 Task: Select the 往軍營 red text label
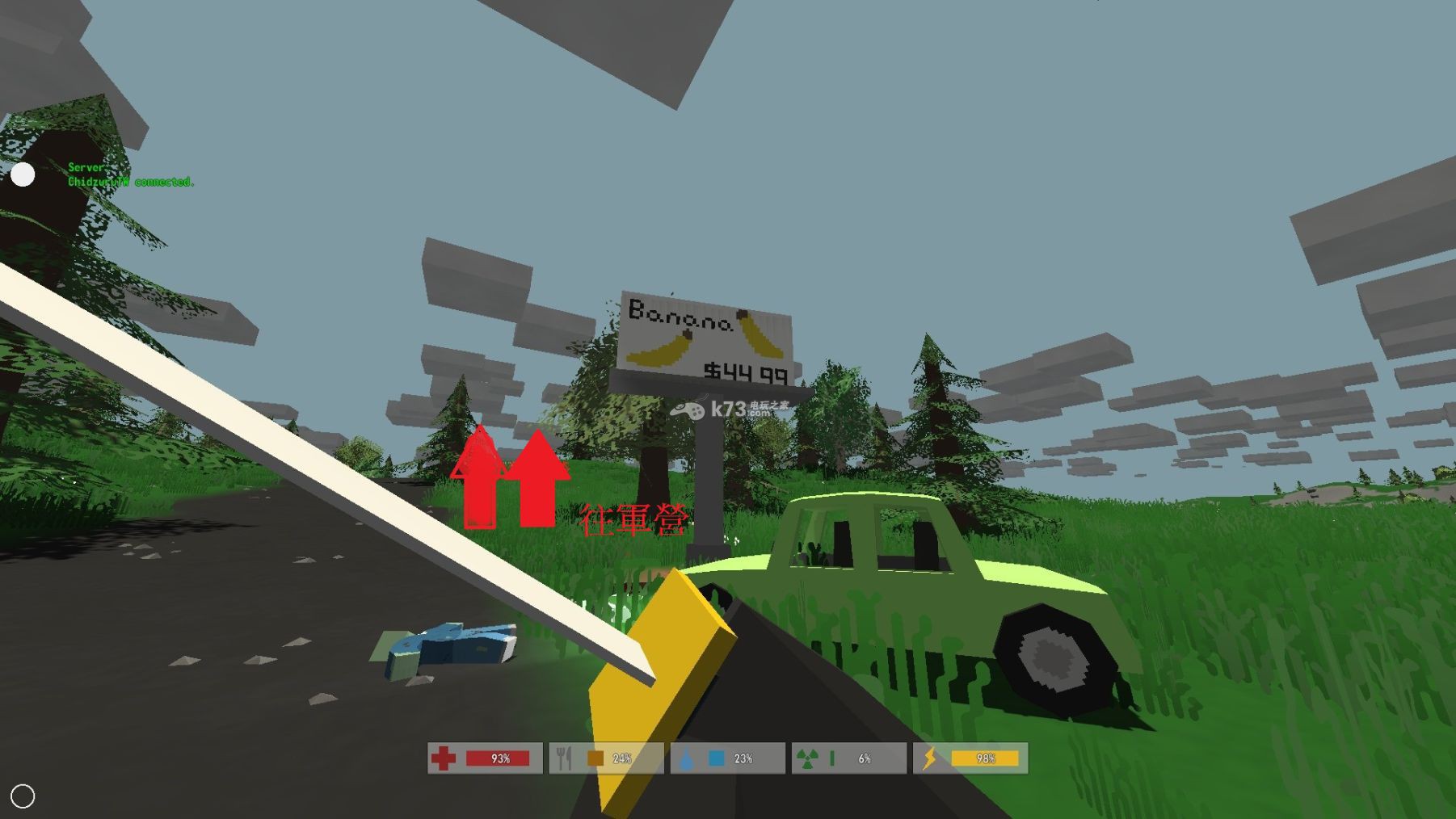coord(635,520)
